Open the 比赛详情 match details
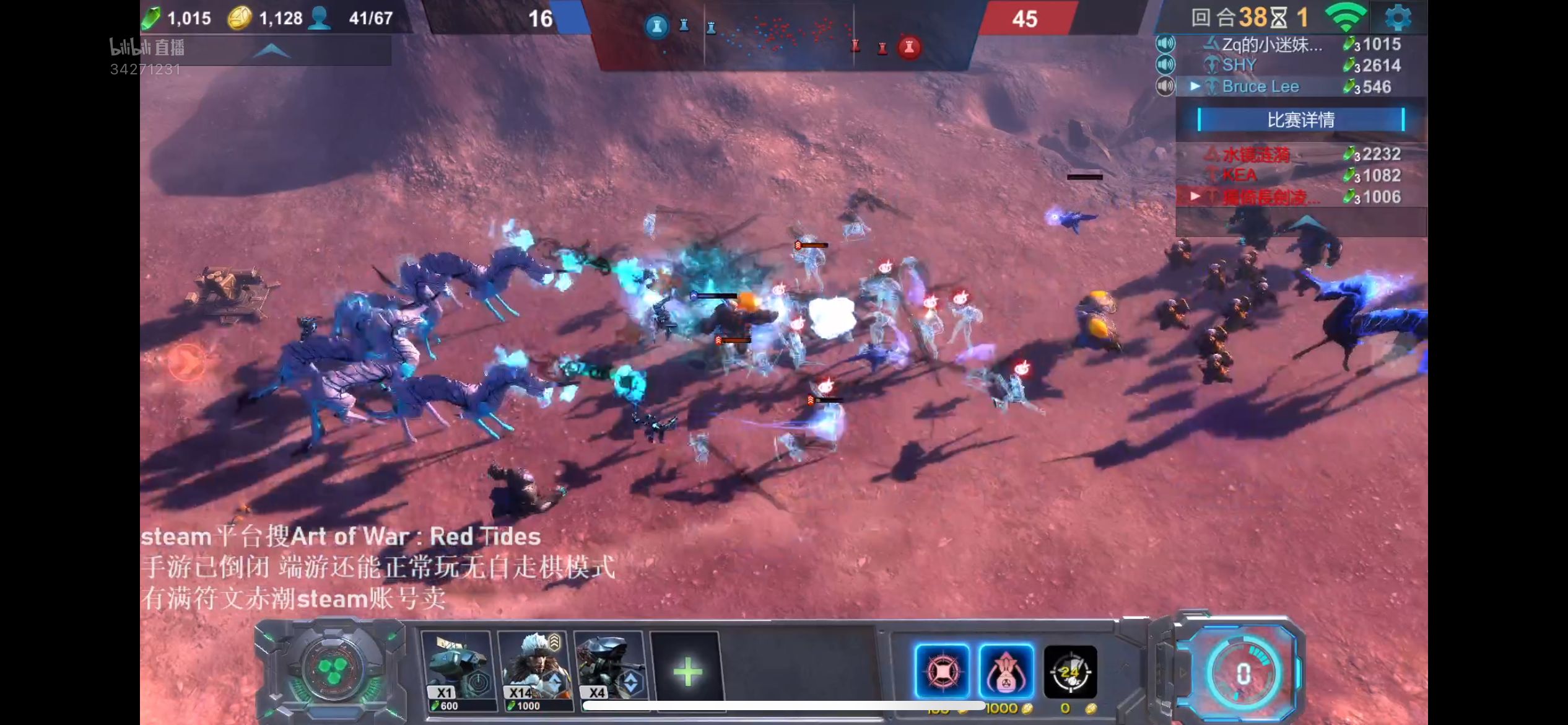This screenshot has width=1568, height=725. [x=1300, y=120]
